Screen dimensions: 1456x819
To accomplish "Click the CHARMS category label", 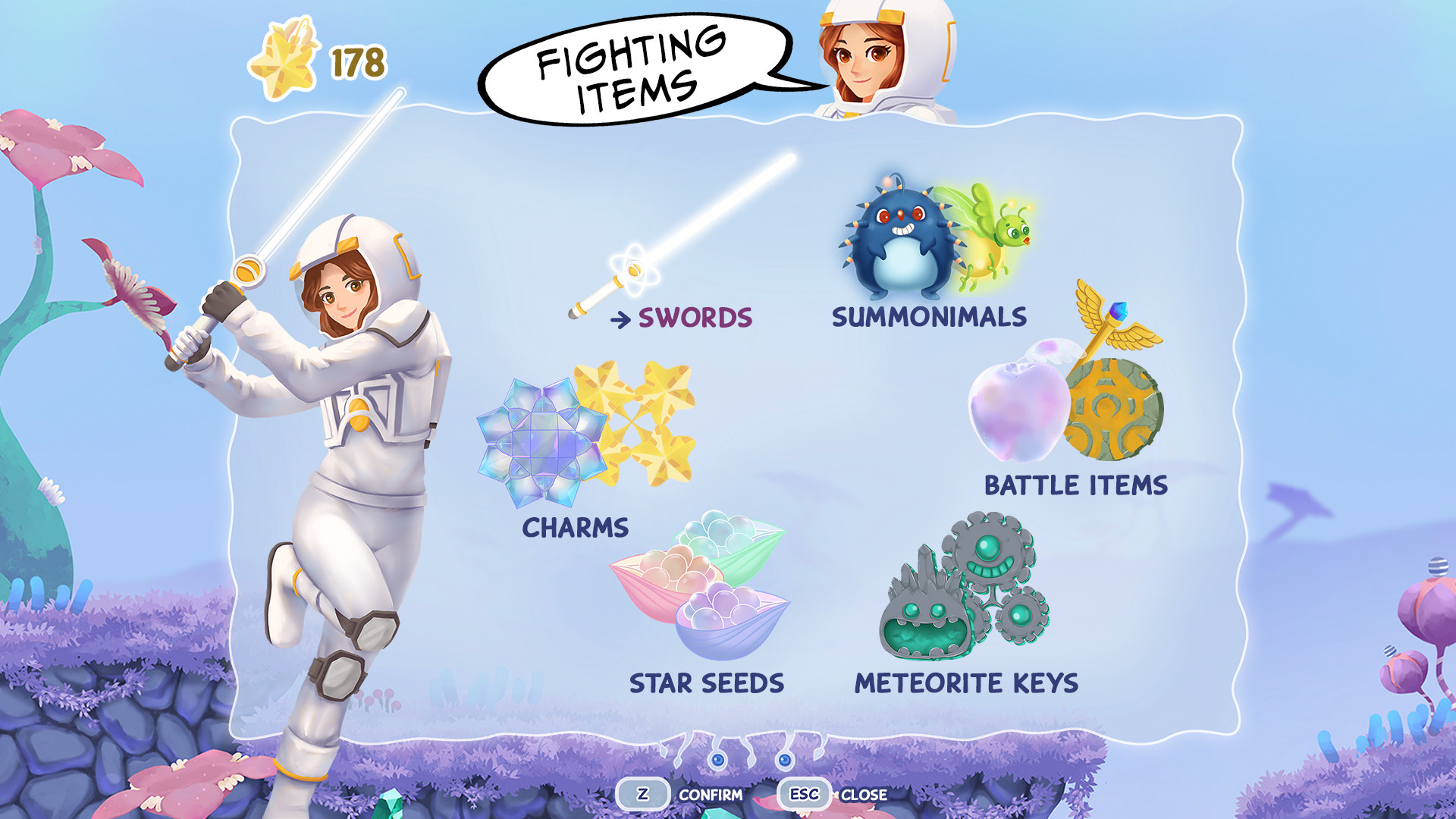I will click(575, 529).
